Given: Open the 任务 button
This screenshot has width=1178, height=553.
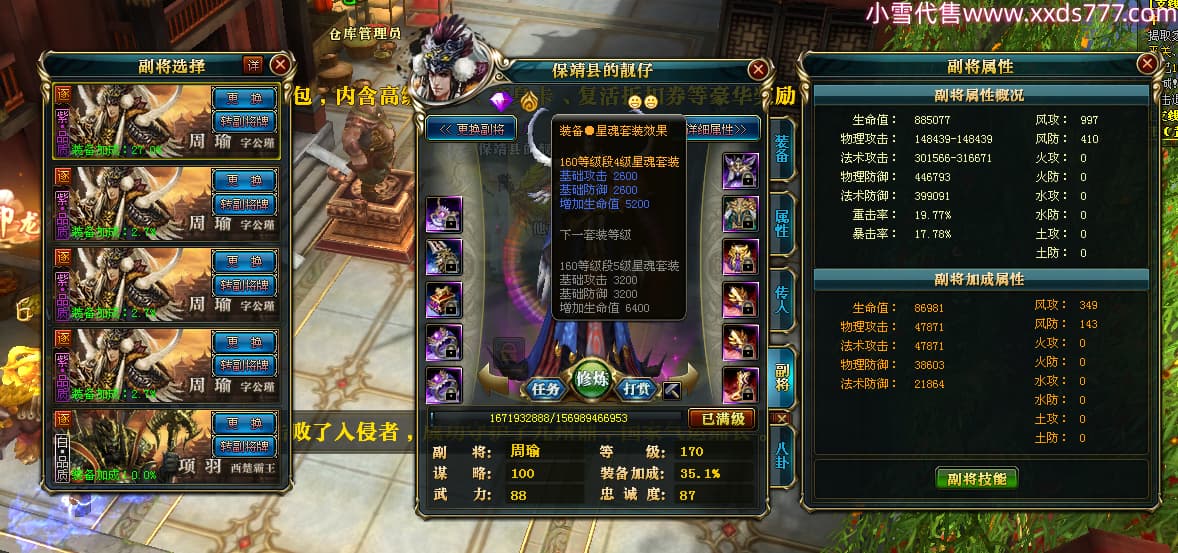Looking at the screenshot, I should coord(545,388).
